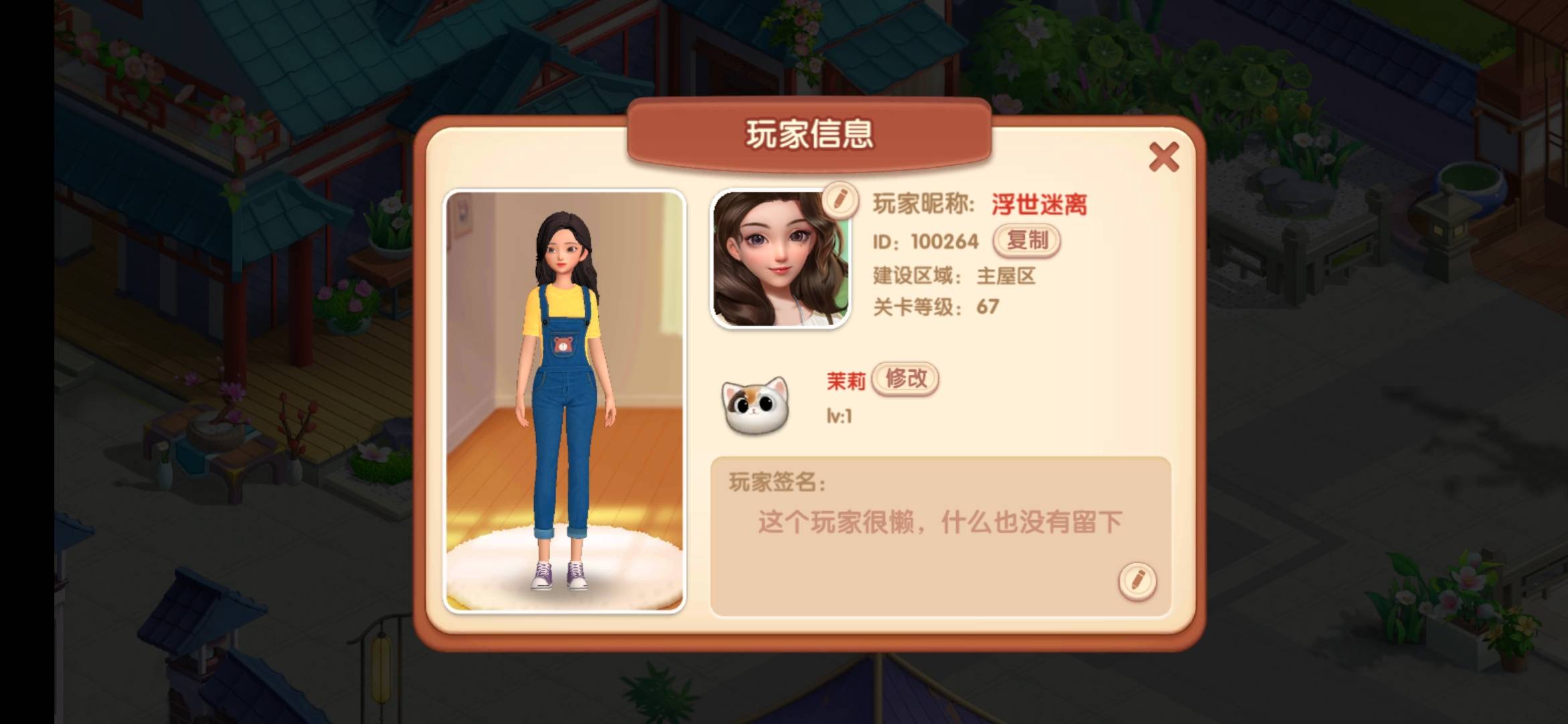Tap 修改 to rename the pet
Image resolution: width=1568 pixels, height=724 pixels.
pyautogui.click(x=905, y=379)
